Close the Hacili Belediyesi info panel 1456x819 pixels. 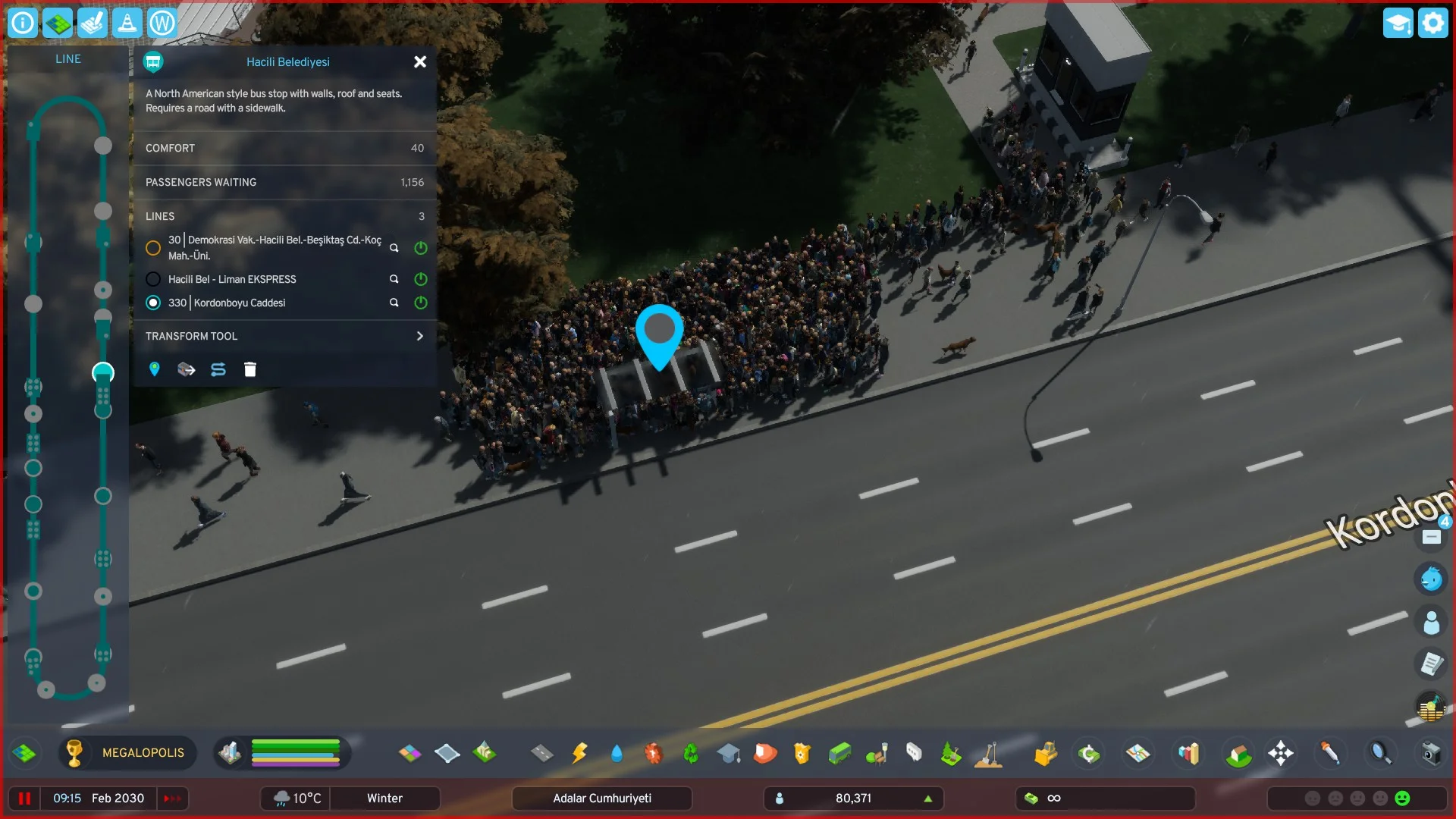pos(420,62)
